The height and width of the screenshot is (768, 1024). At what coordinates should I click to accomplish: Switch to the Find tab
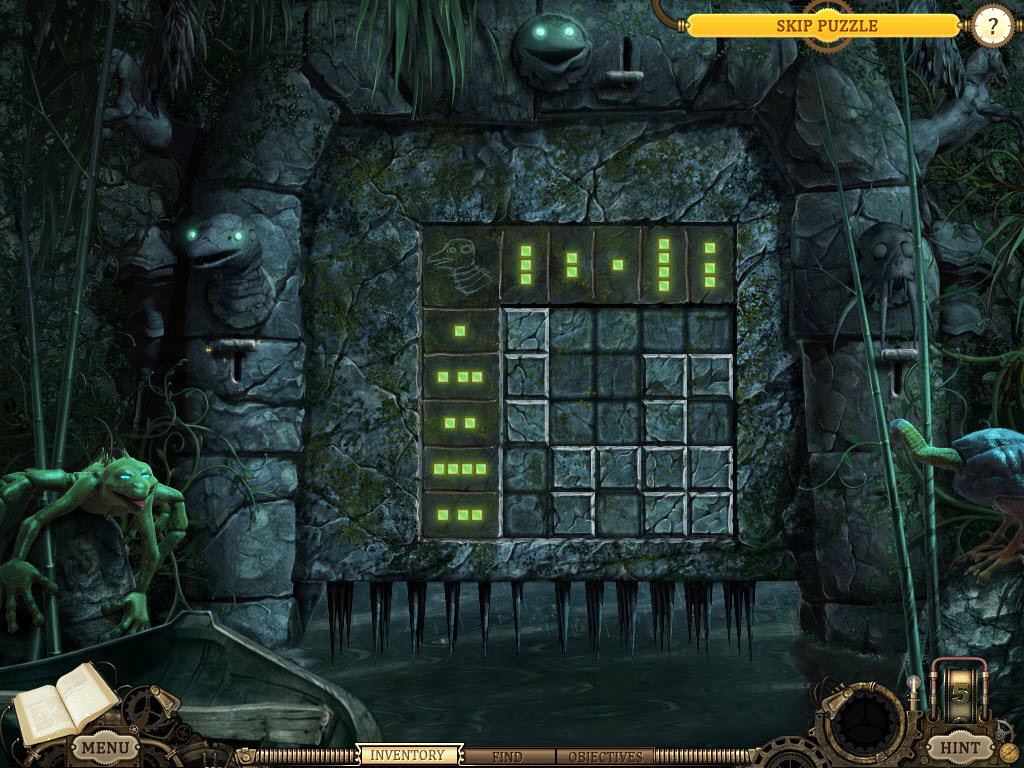coord(507,757)
